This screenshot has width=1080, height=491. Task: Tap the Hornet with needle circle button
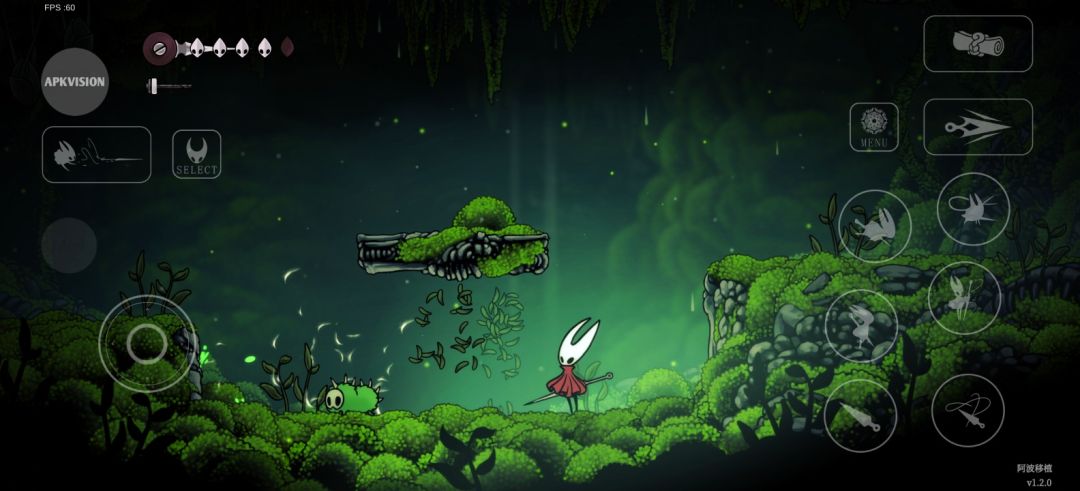[964, 298]
